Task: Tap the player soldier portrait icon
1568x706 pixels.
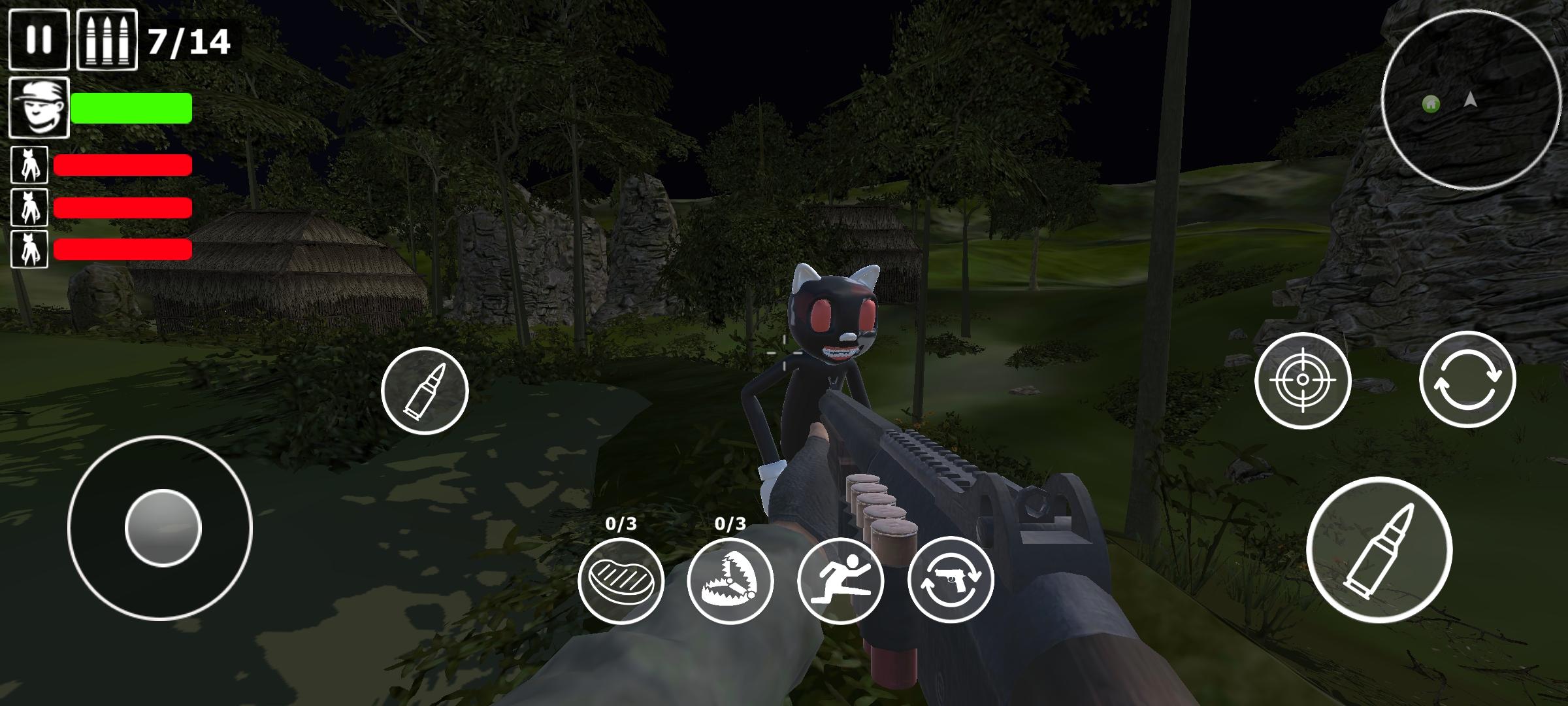Action: pos(41,107)
